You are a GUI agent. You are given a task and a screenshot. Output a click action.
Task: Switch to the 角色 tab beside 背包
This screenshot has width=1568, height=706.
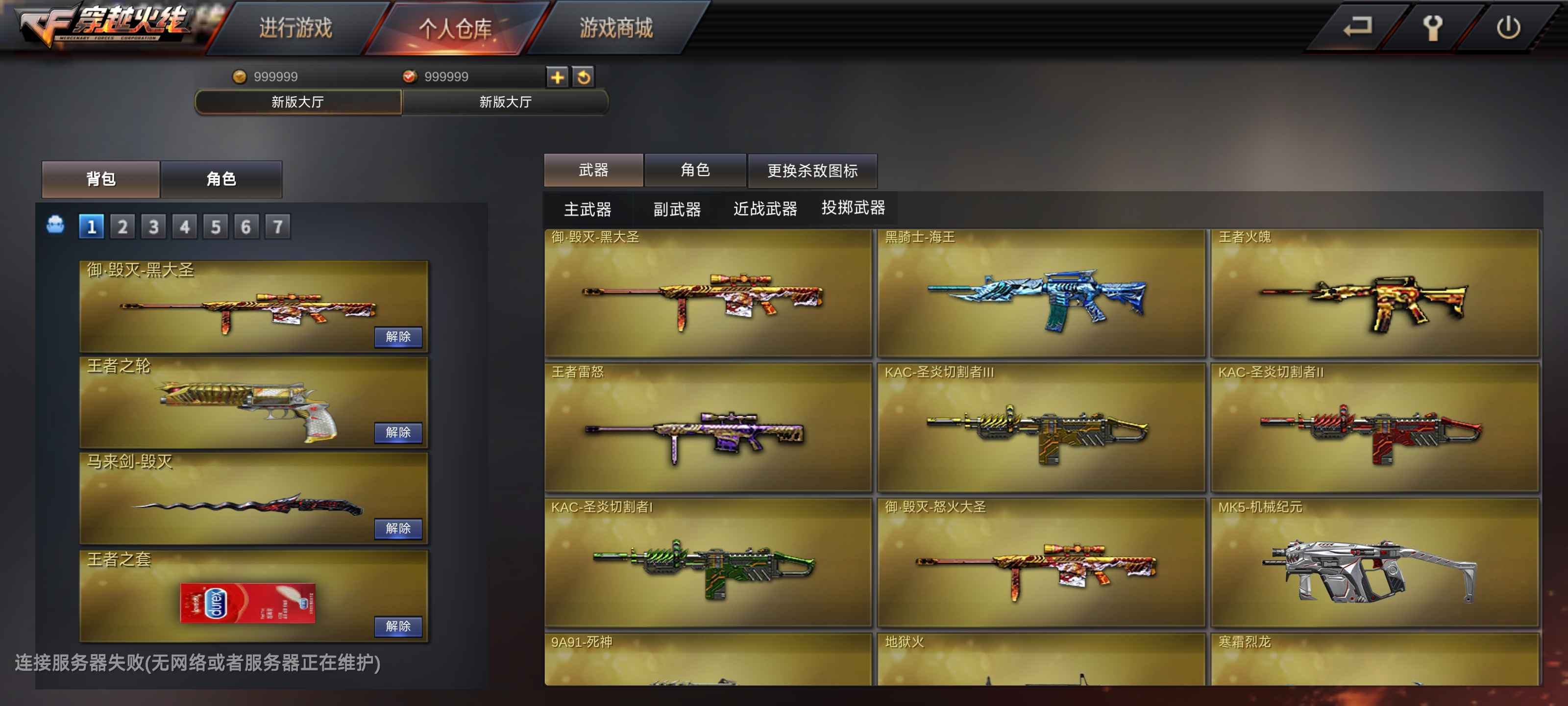point(221,179)
